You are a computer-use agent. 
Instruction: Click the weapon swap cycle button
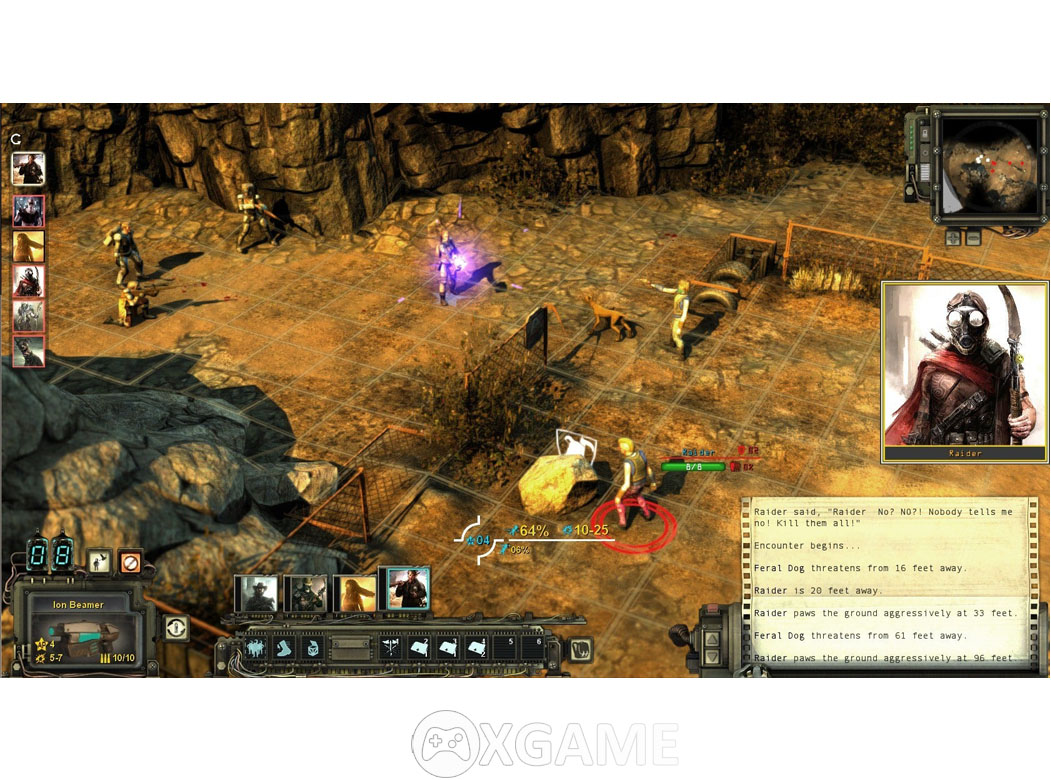pyautogui.click(x=176, y=628)
